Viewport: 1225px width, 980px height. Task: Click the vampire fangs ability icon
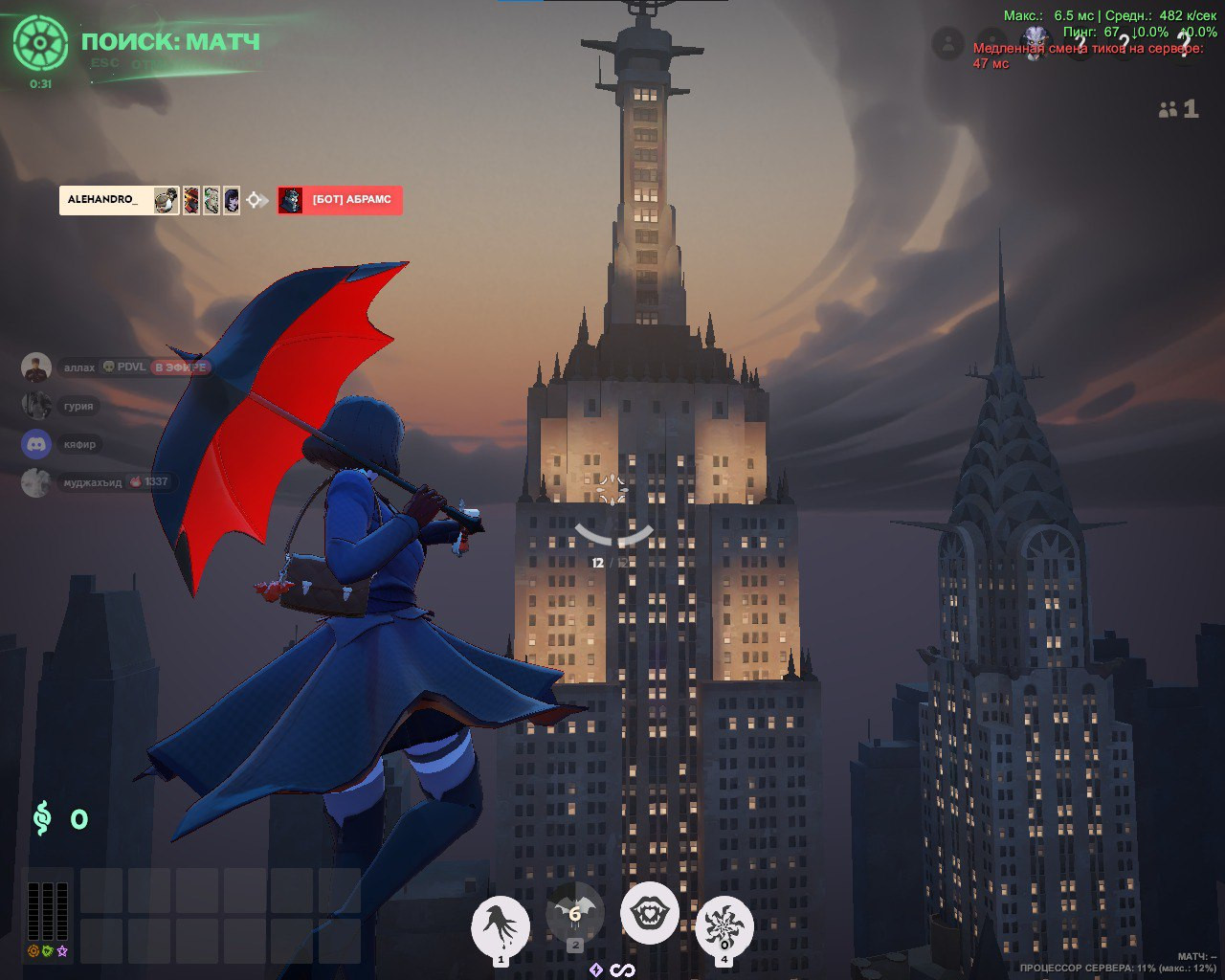[x=650, y=914]
